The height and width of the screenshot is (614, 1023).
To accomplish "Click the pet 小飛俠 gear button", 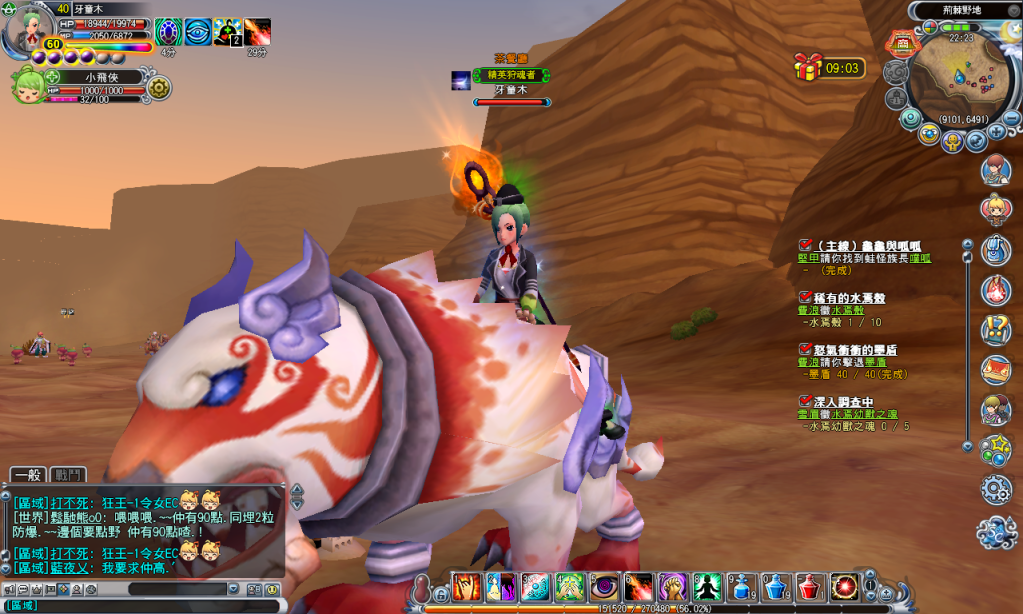I will pyautogui.click(x=159, y=88).
